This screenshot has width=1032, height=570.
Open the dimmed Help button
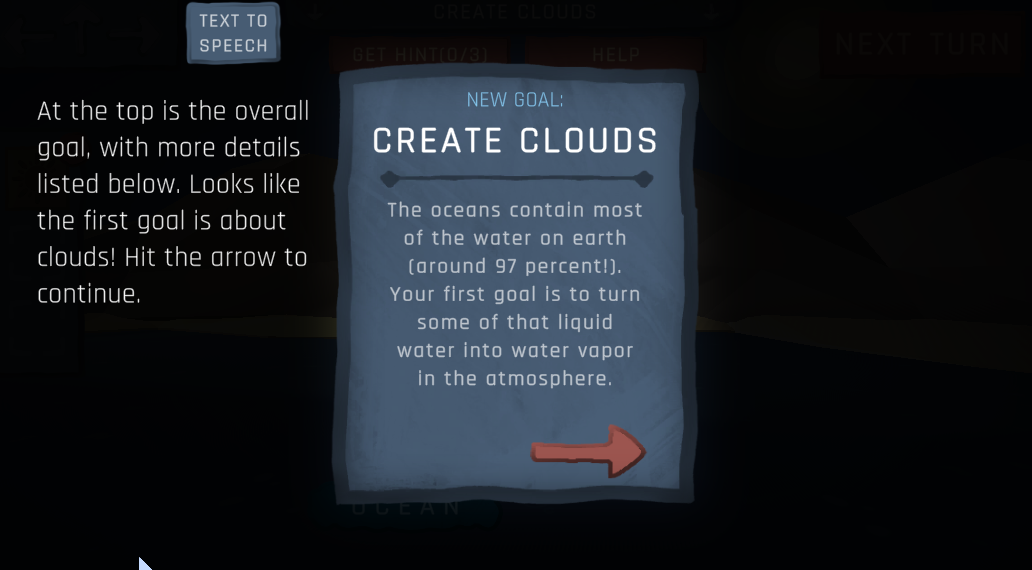(615, 54)
